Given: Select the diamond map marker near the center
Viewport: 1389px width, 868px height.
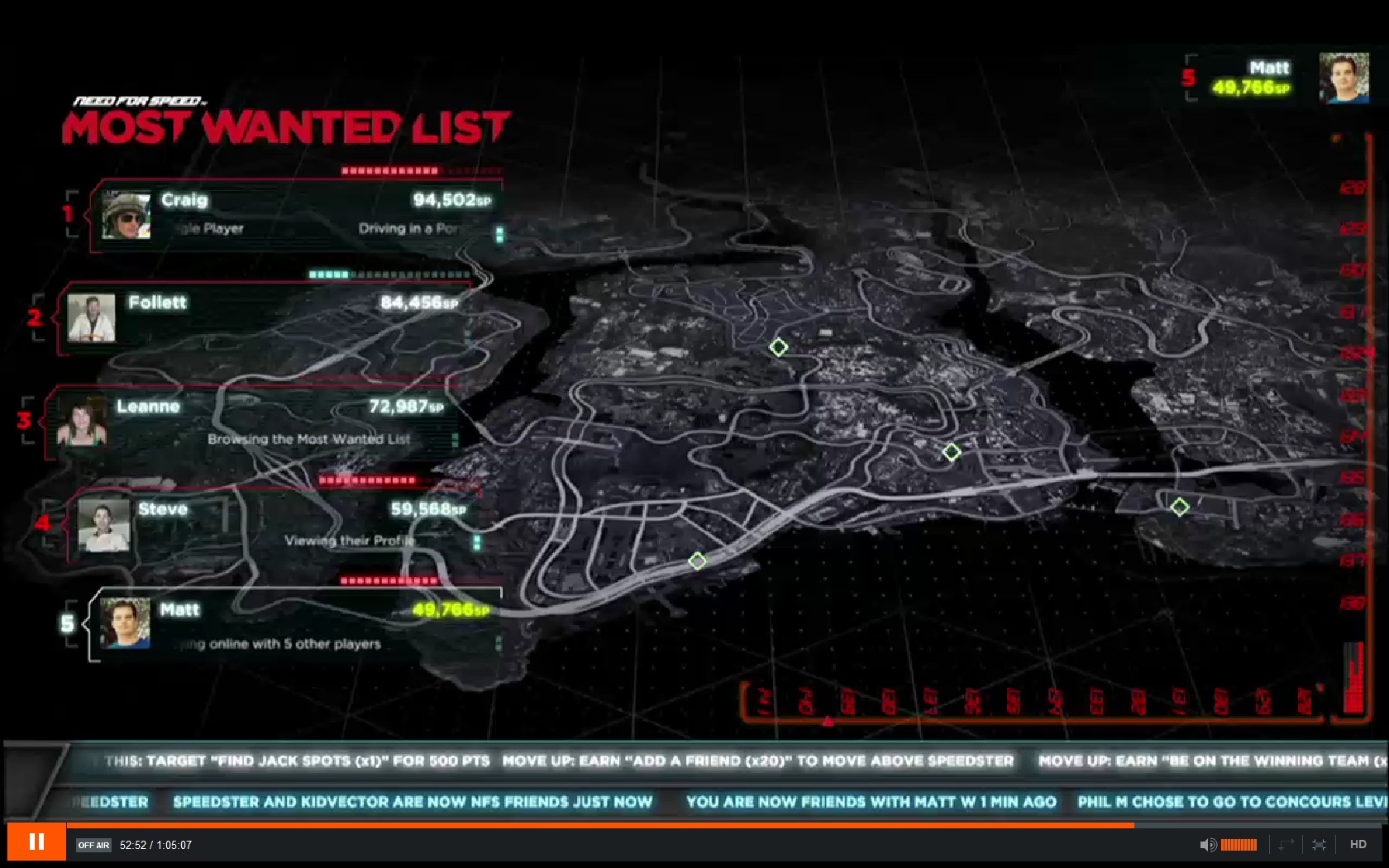Looking at the screenshot, I should (952, 452).
